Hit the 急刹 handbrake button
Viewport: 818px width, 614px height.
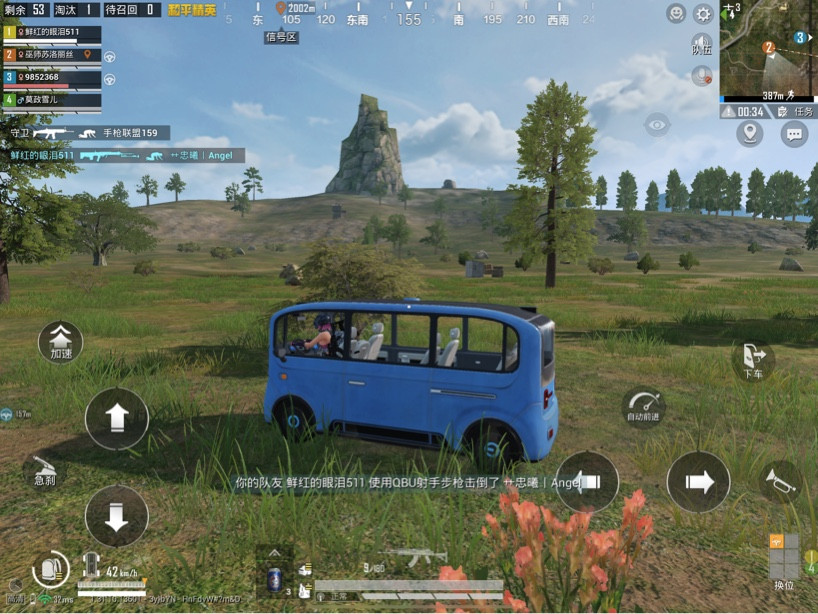pos(44,470)
